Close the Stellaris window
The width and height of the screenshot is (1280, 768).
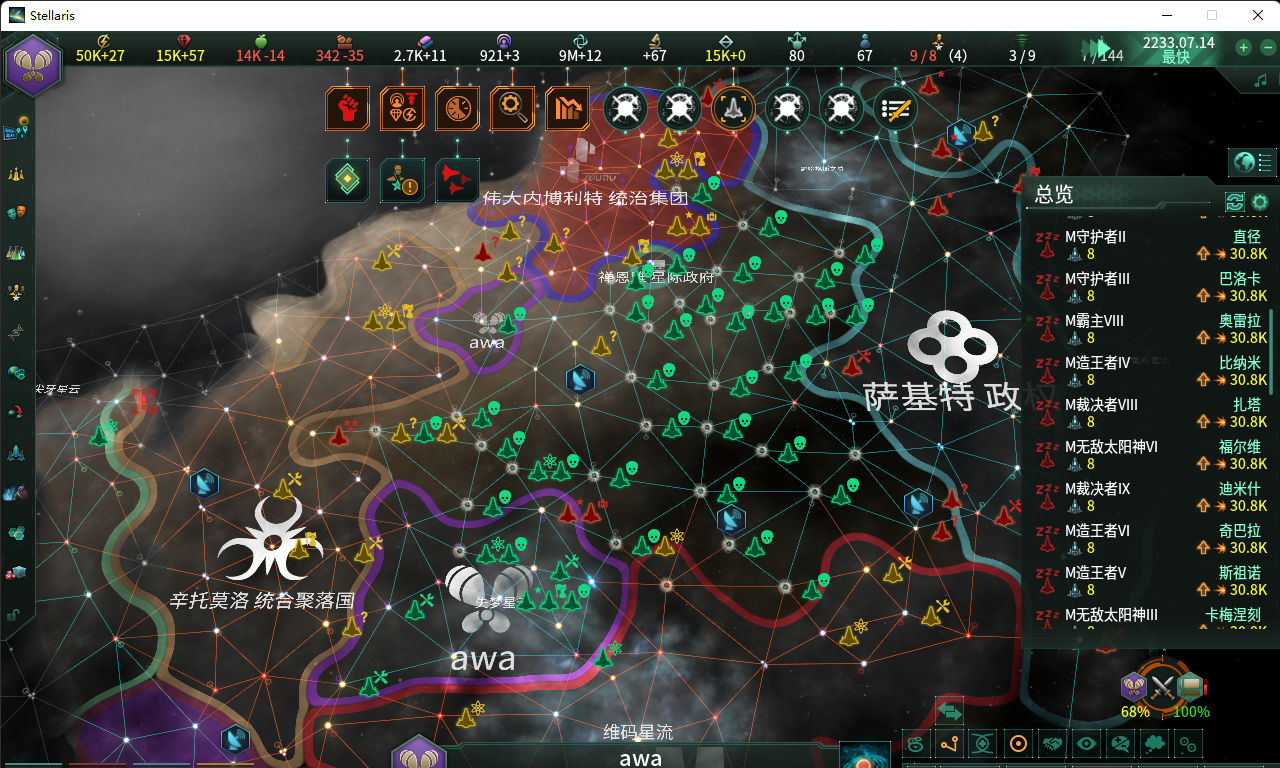coord(1257,15)
